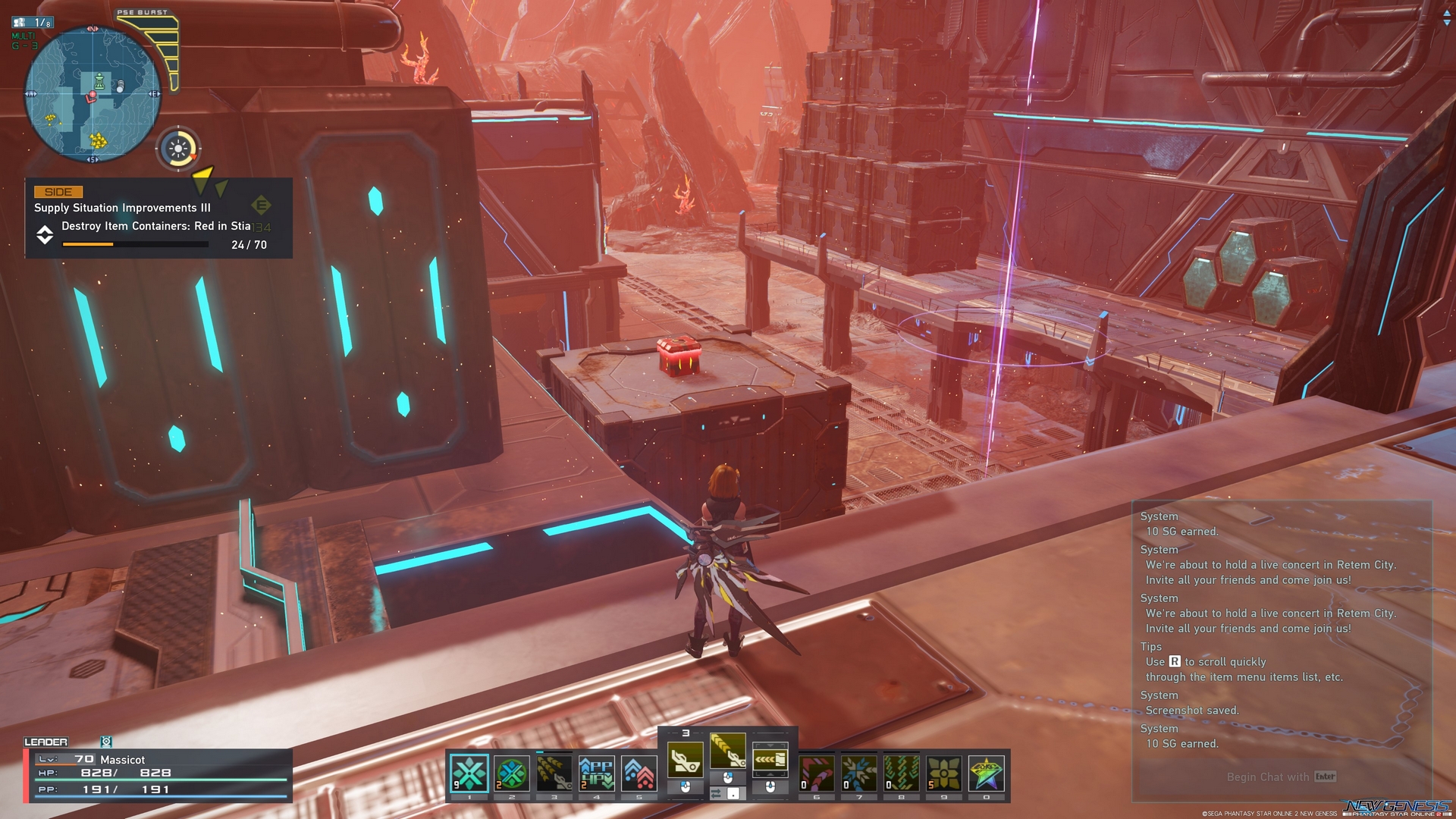
Task: Activate the PP/HP restorate icon in slot 4
Action: [x=597, y=772]
